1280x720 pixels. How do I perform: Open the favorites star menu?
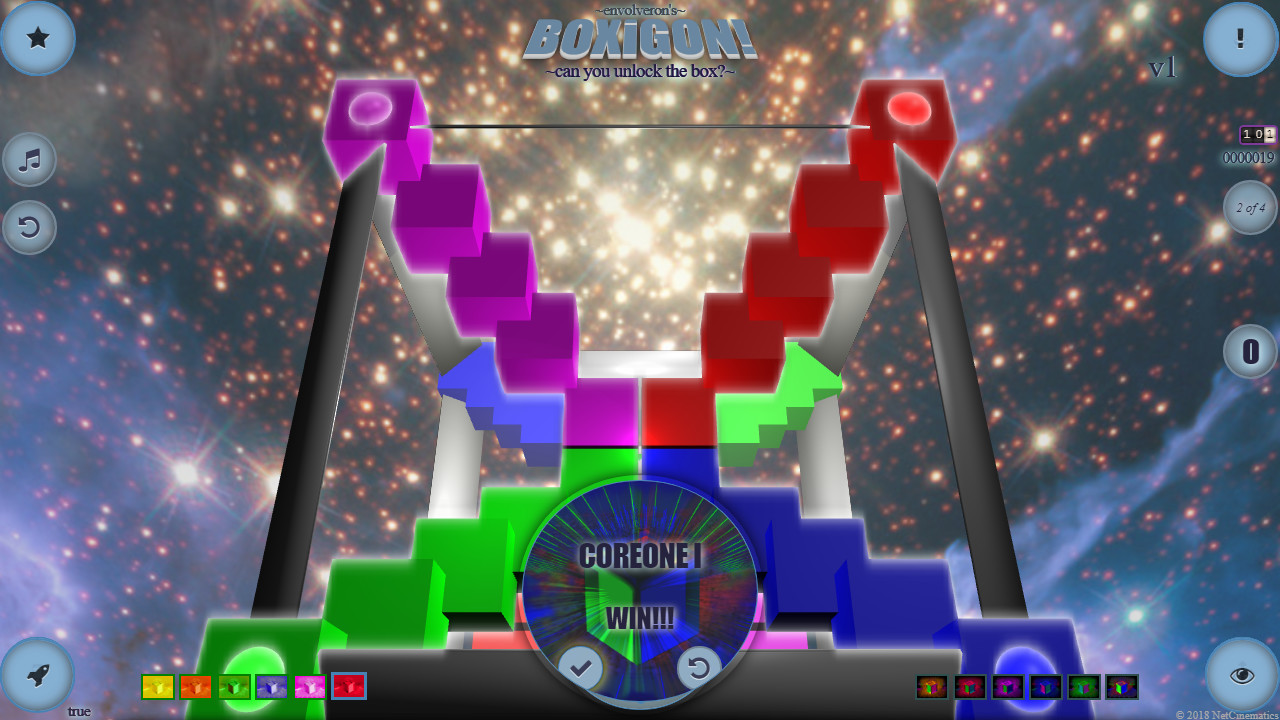pos(38,38)
